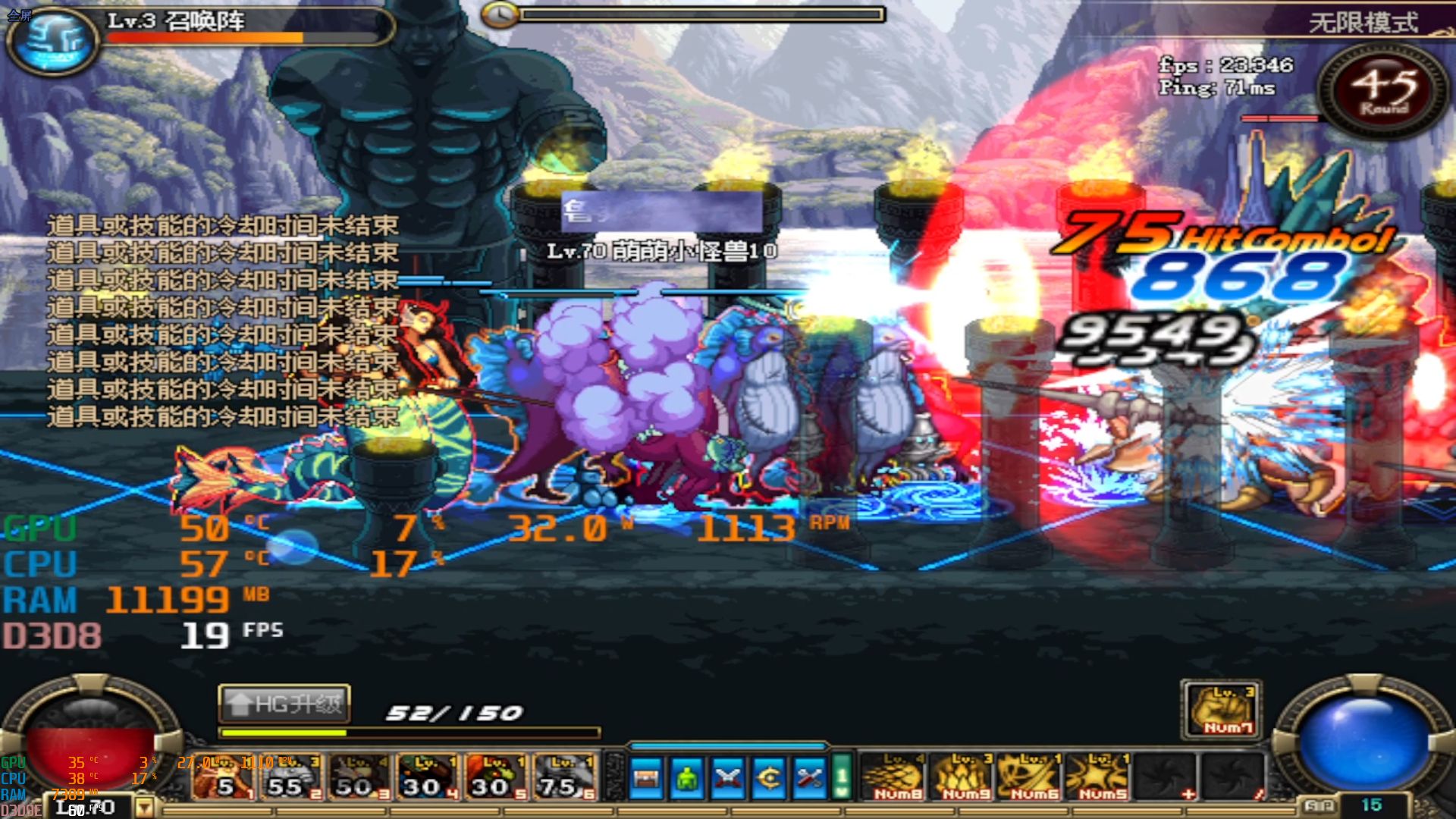
Task: Select summon slot 1 showing 5
Action: pos(224,778)
